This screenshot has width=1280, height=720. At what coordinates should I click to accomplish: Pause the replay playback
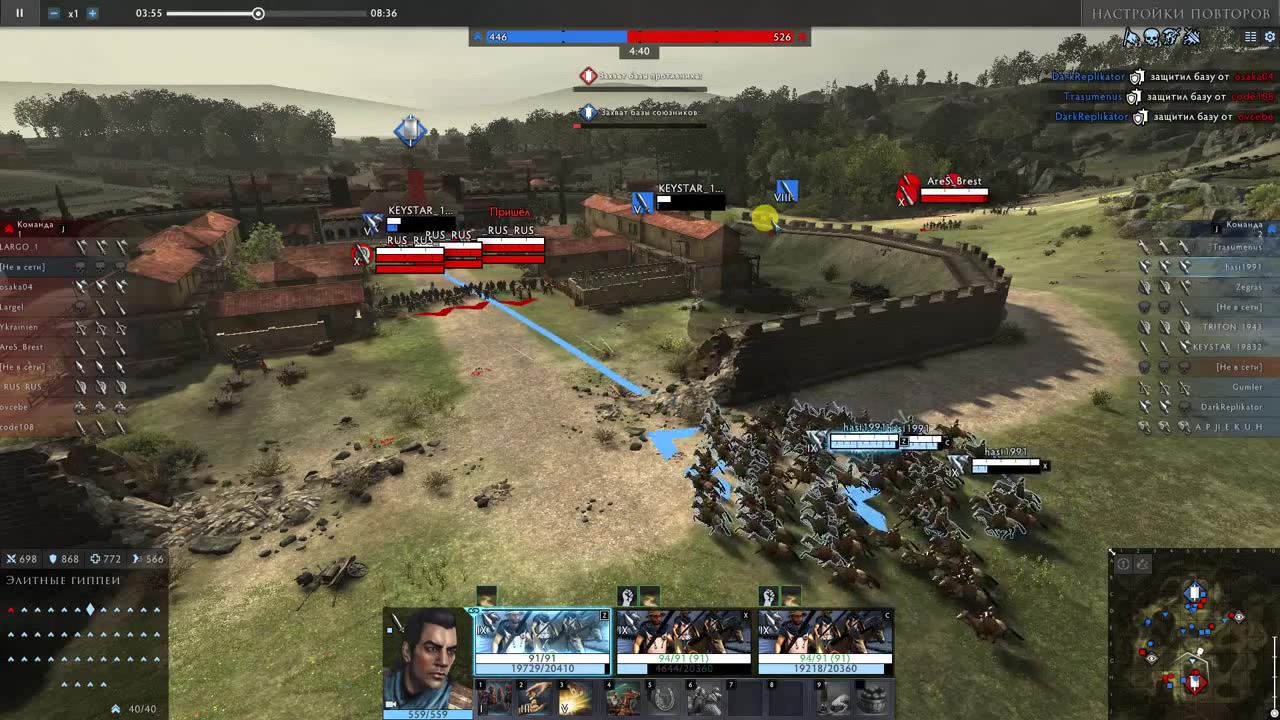(19, 13)
